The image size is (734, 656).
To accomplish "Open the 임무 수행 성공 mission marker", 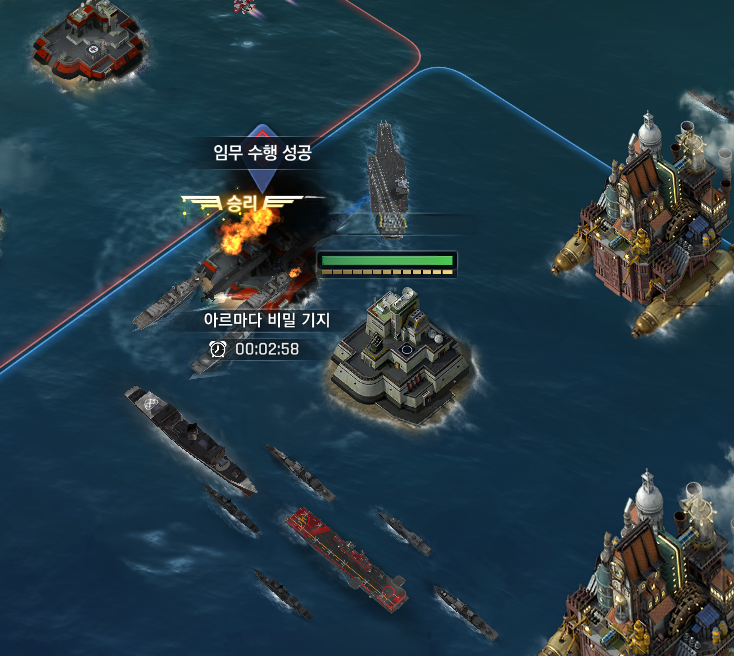I will [262, 153].
